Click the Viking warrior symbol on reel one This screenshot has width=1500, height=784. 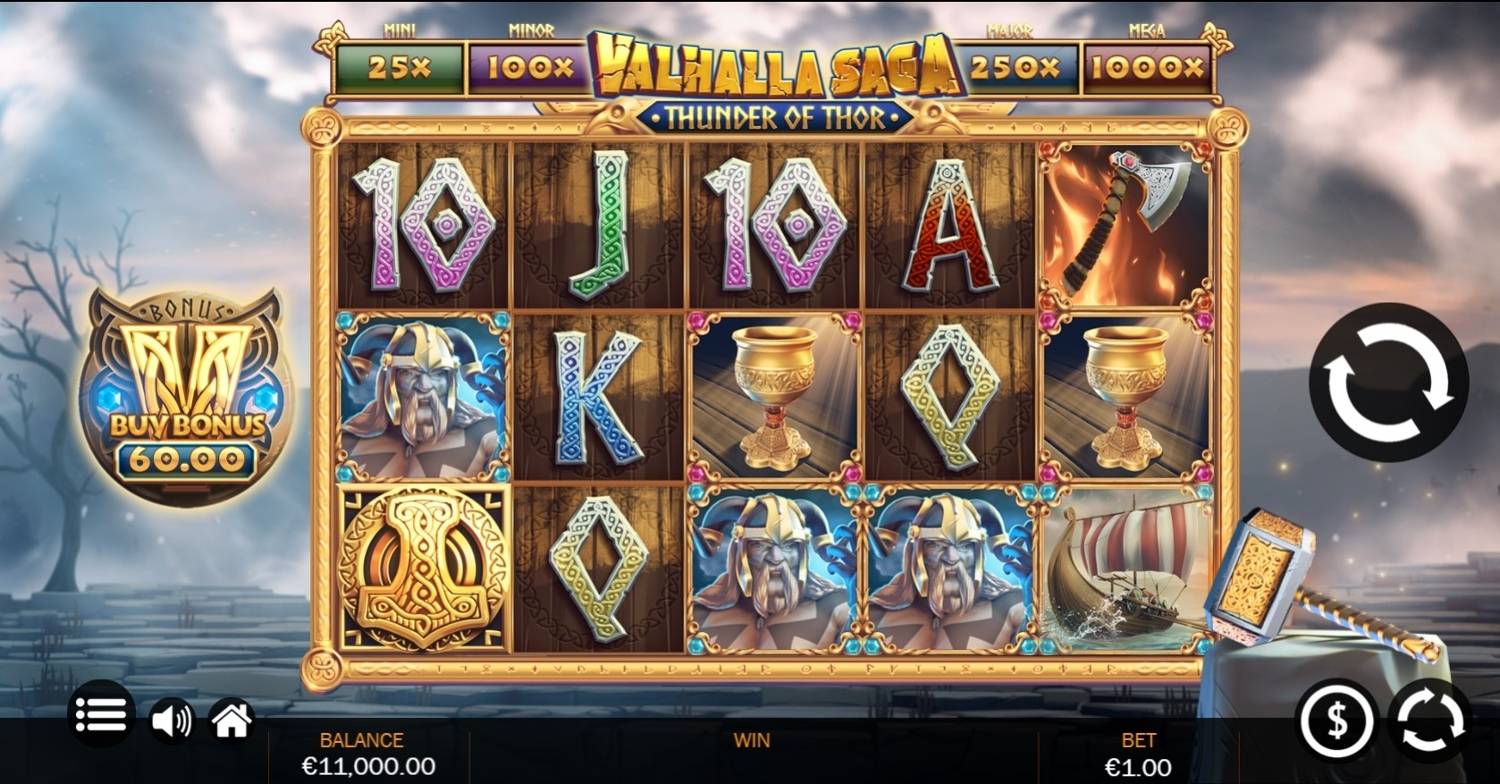coord(425,395)
